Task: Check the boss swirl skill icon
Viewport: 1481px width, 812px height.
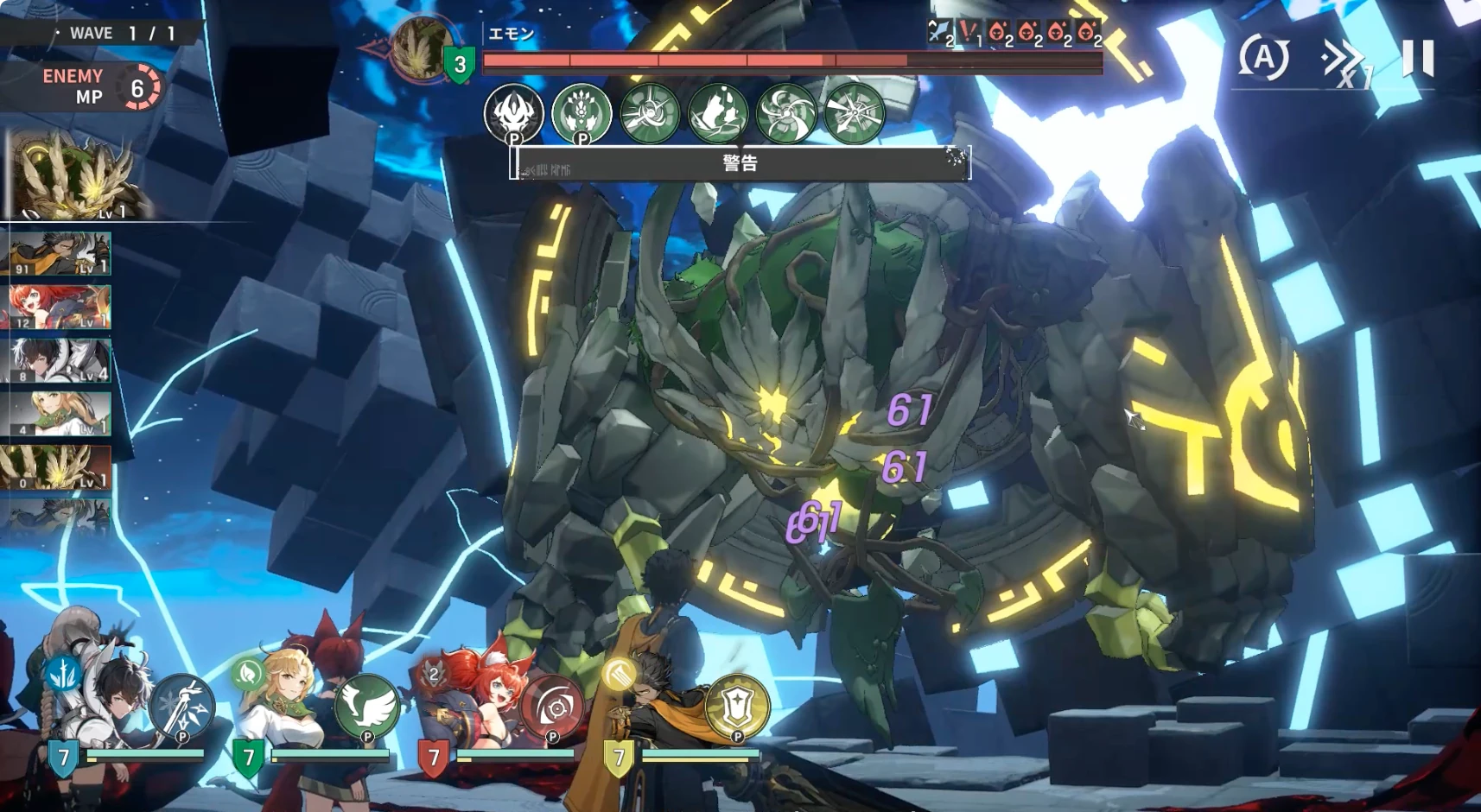Action: pyautogui.click(x=785, y=113)
